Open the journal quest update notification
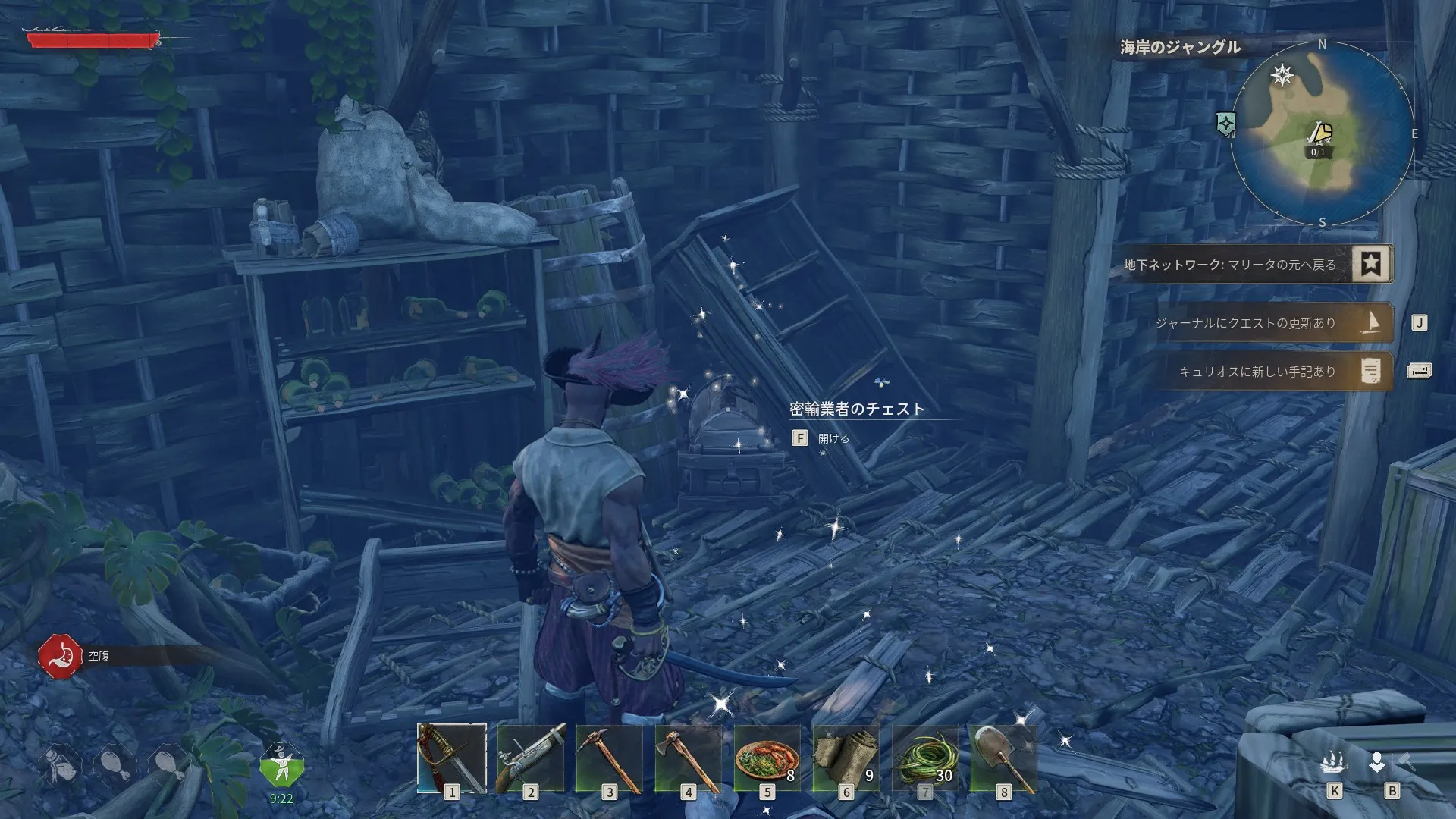1456x819 pixels. click(1272, 323)
